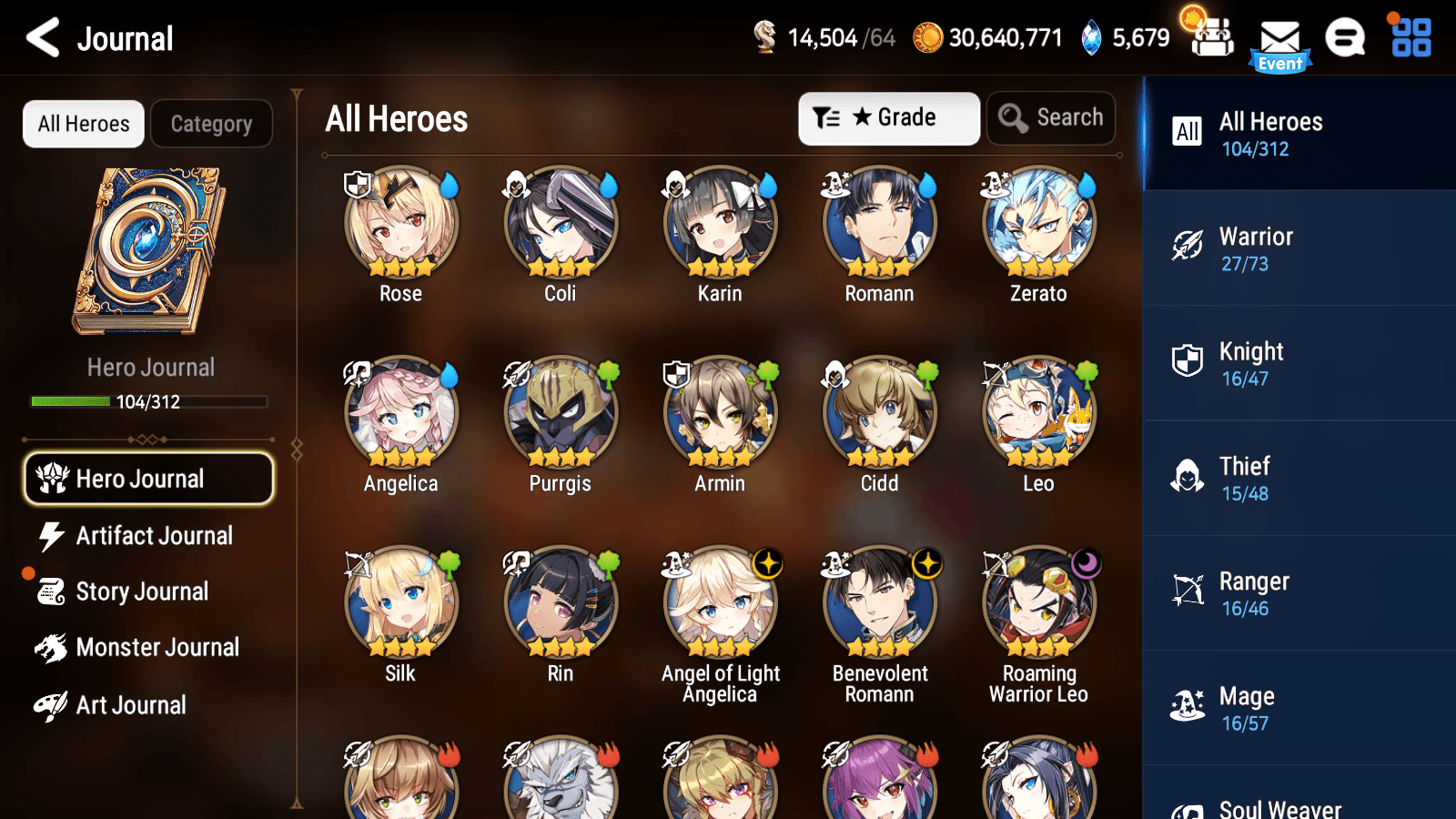Open the chat window
Screen dimensions: 1456x819
(x=1345, y=38)
